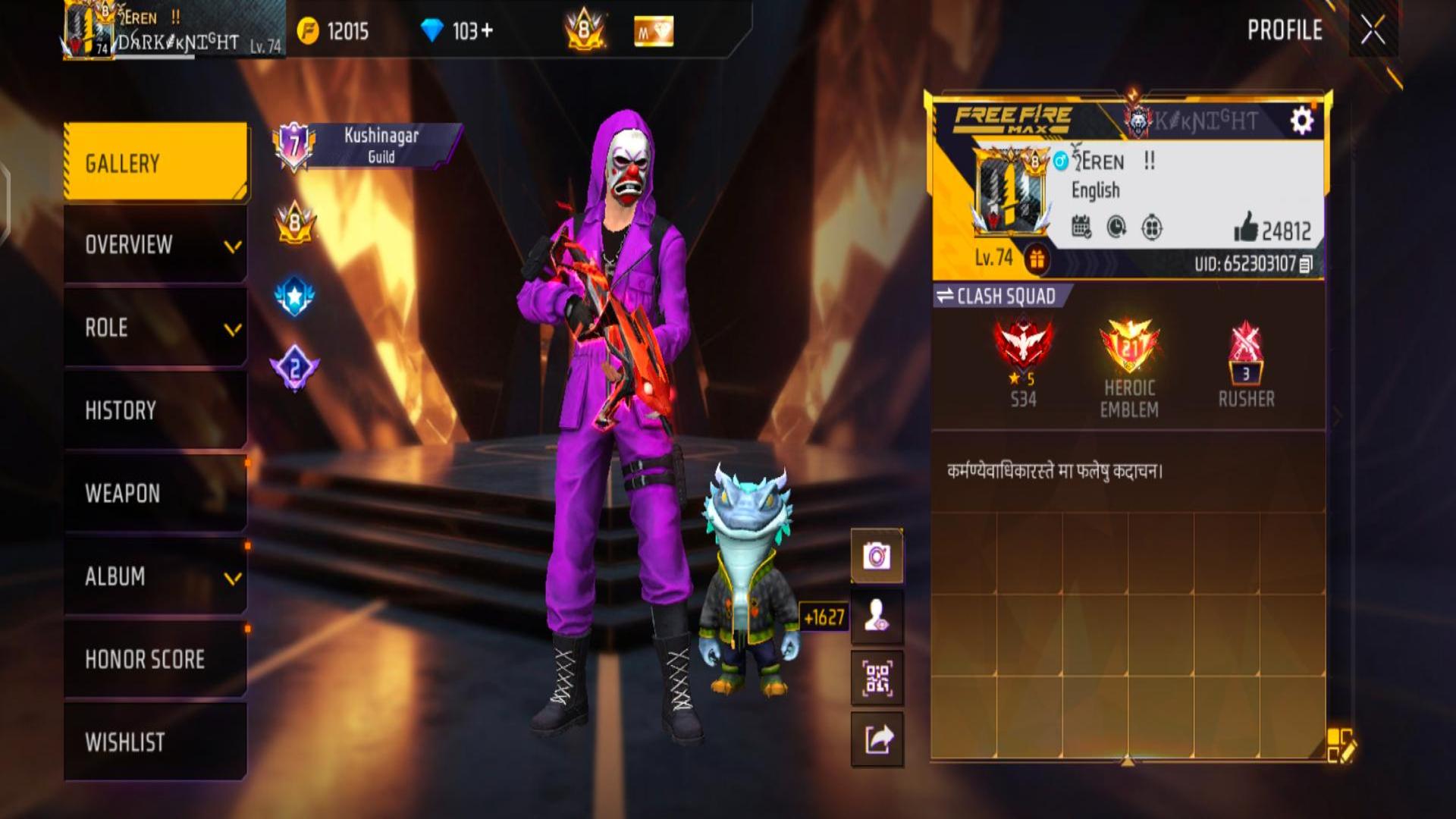Viewport: 1456px width, 819px height.
Task: Edit the gallery layout icon
Action: [x=1339, y=745]
